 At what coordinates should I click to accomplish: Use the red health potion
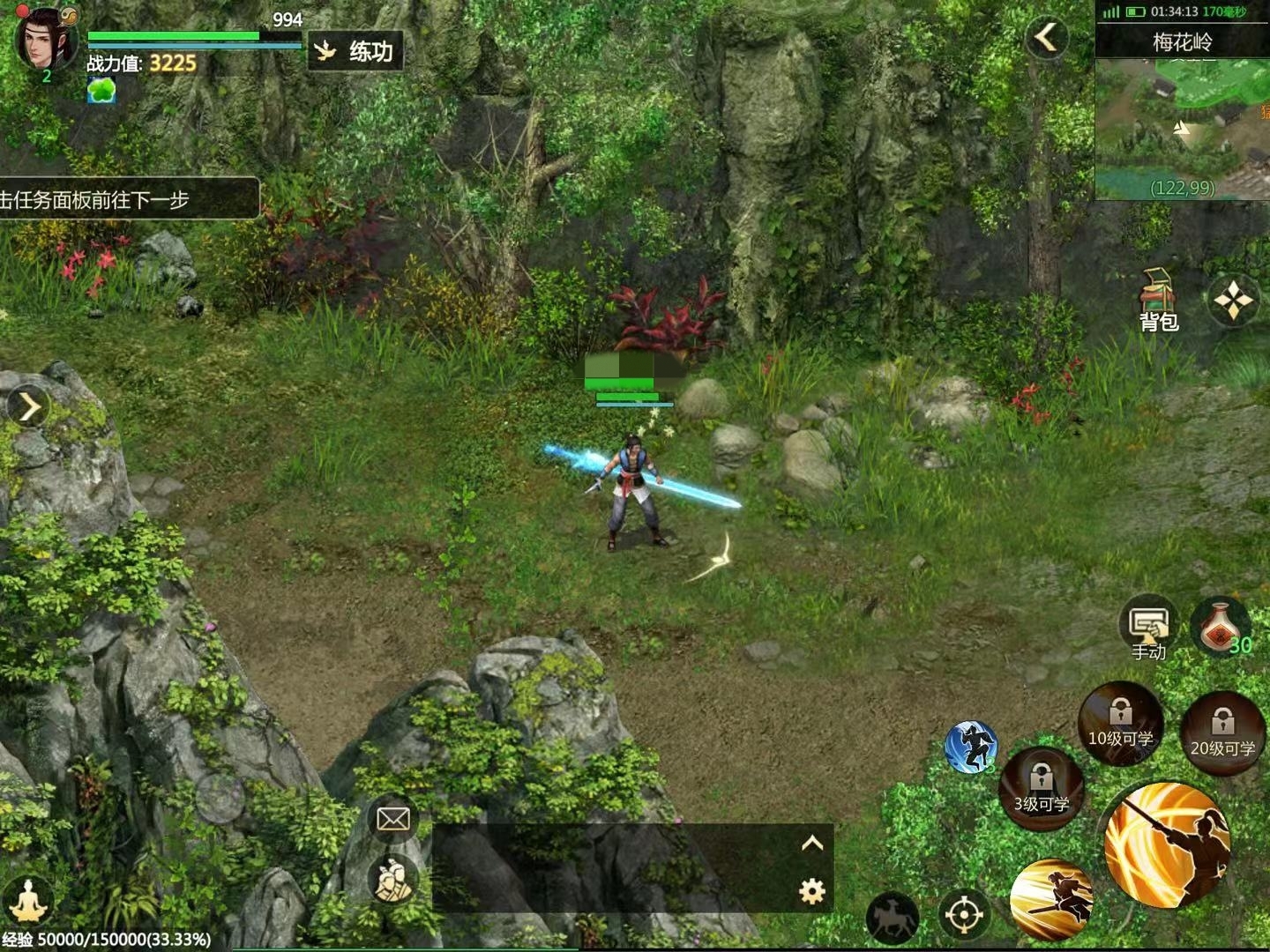(1221, 628)
